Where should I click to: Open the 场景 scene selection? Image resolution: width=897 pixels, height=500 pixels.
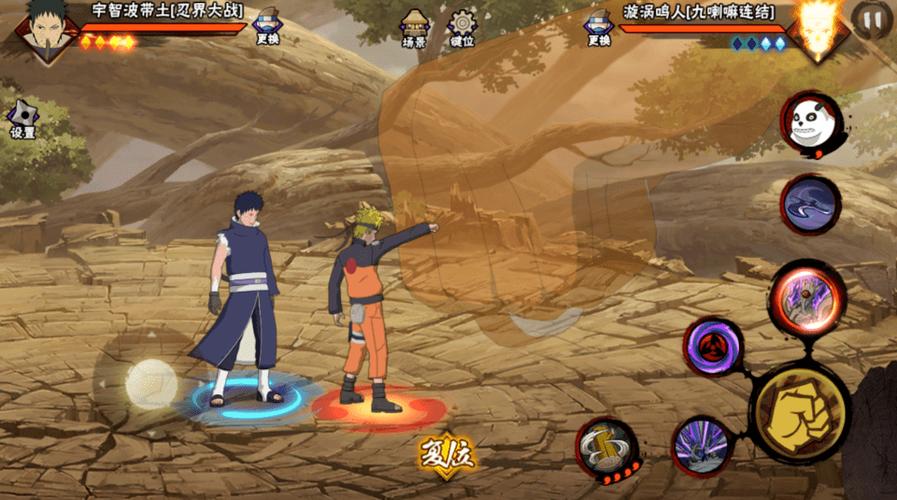[415, 27]
